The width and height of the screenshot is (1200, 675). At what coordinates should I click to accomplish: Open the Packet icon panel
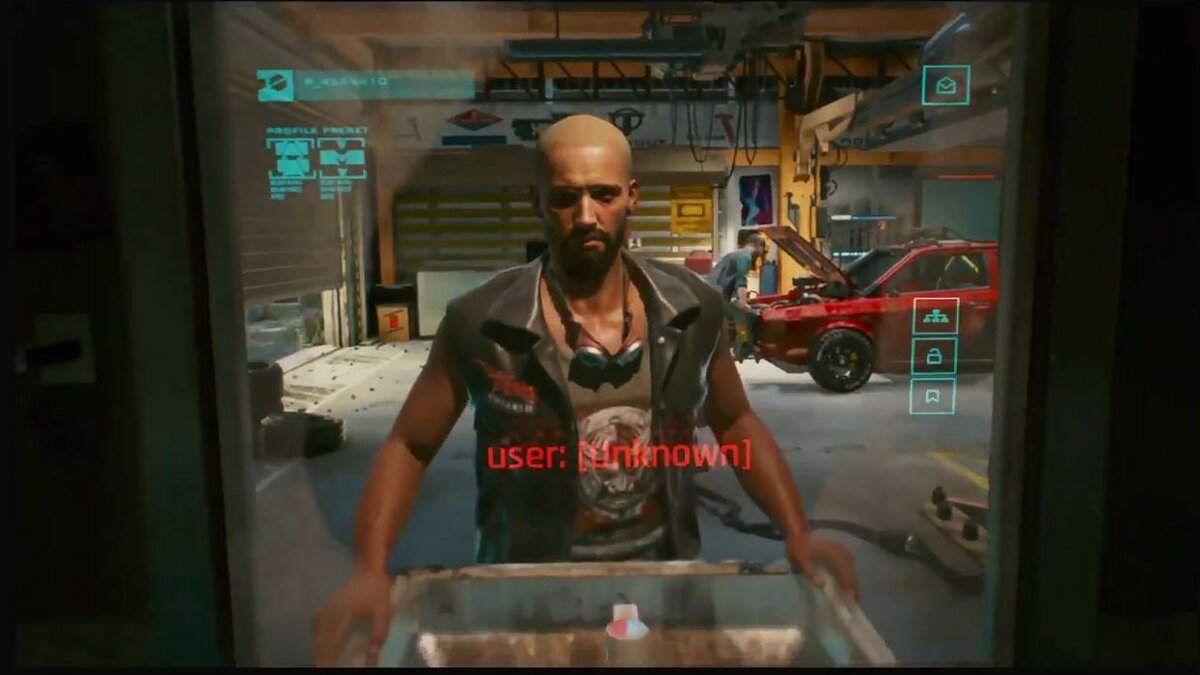tap(342, 158)
